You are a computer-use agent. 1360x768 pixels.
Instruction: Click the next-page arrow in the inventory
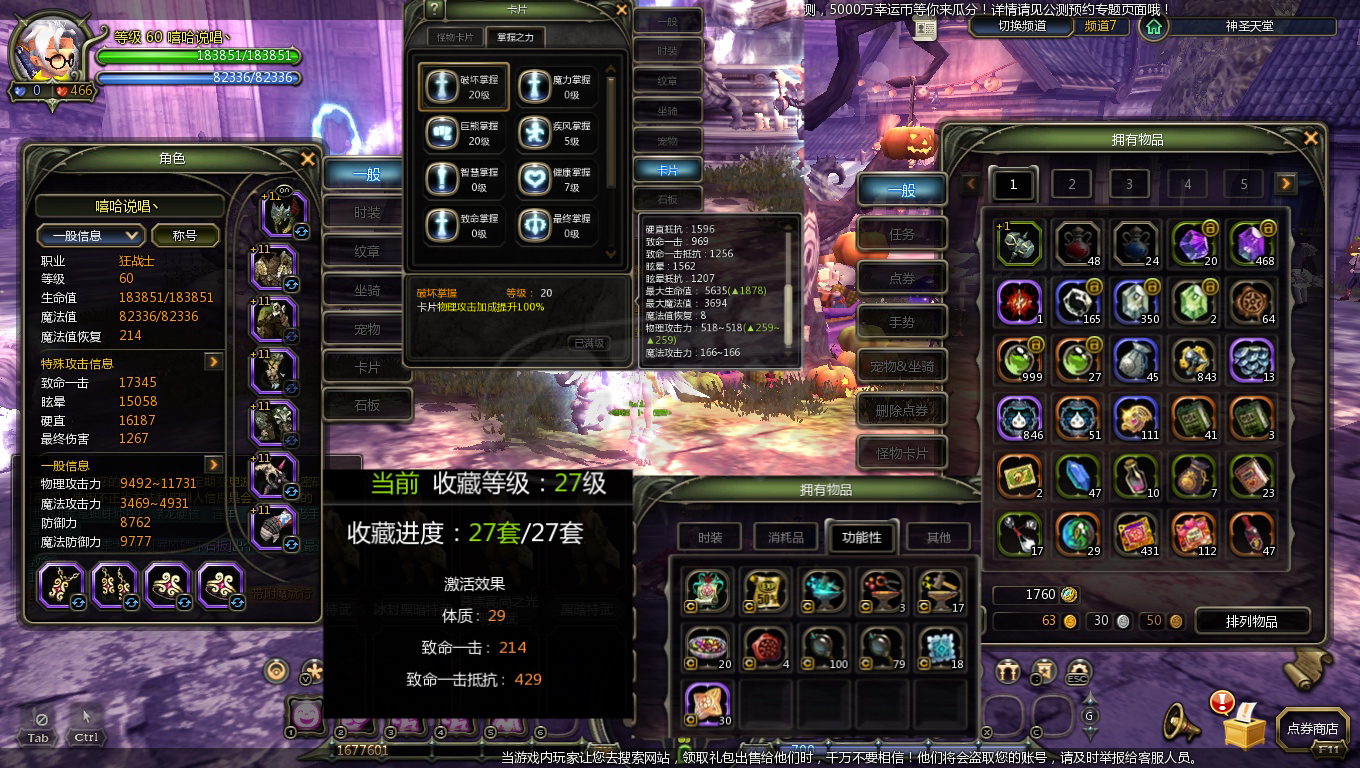[x=1287, y=184]
